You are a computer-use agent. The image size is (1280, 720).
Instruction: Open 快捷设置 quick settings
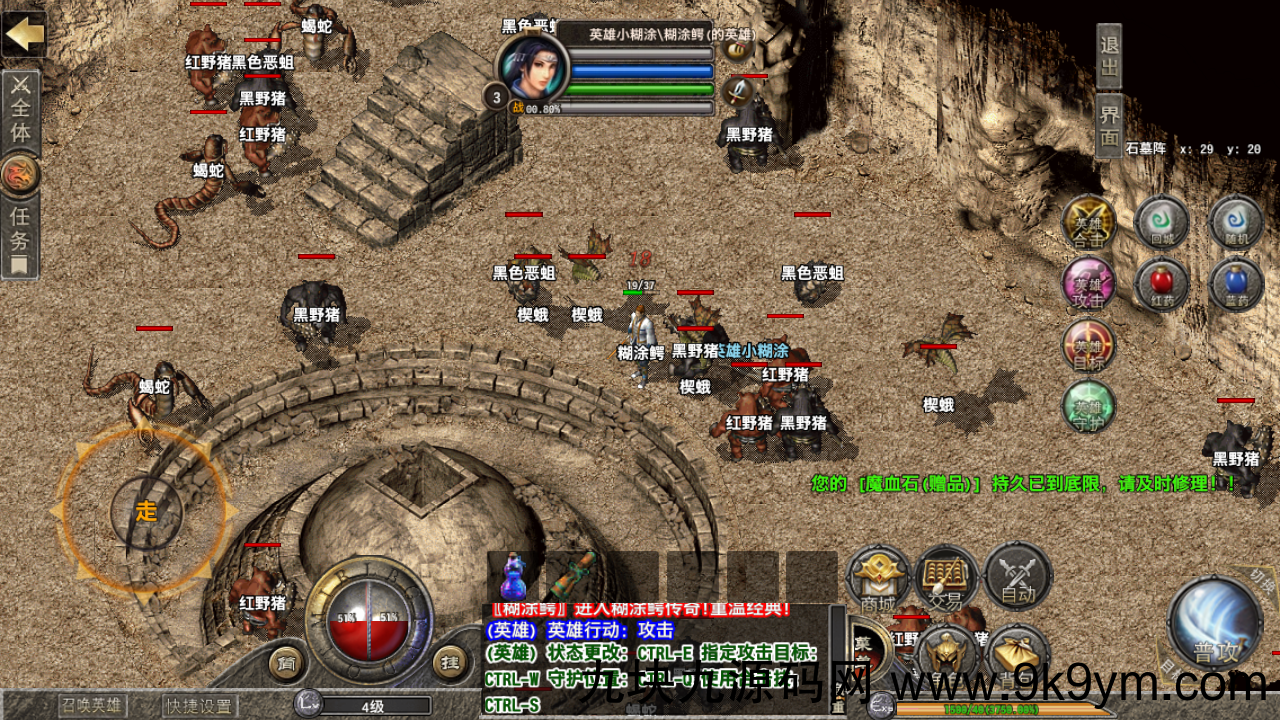[200, 706]
